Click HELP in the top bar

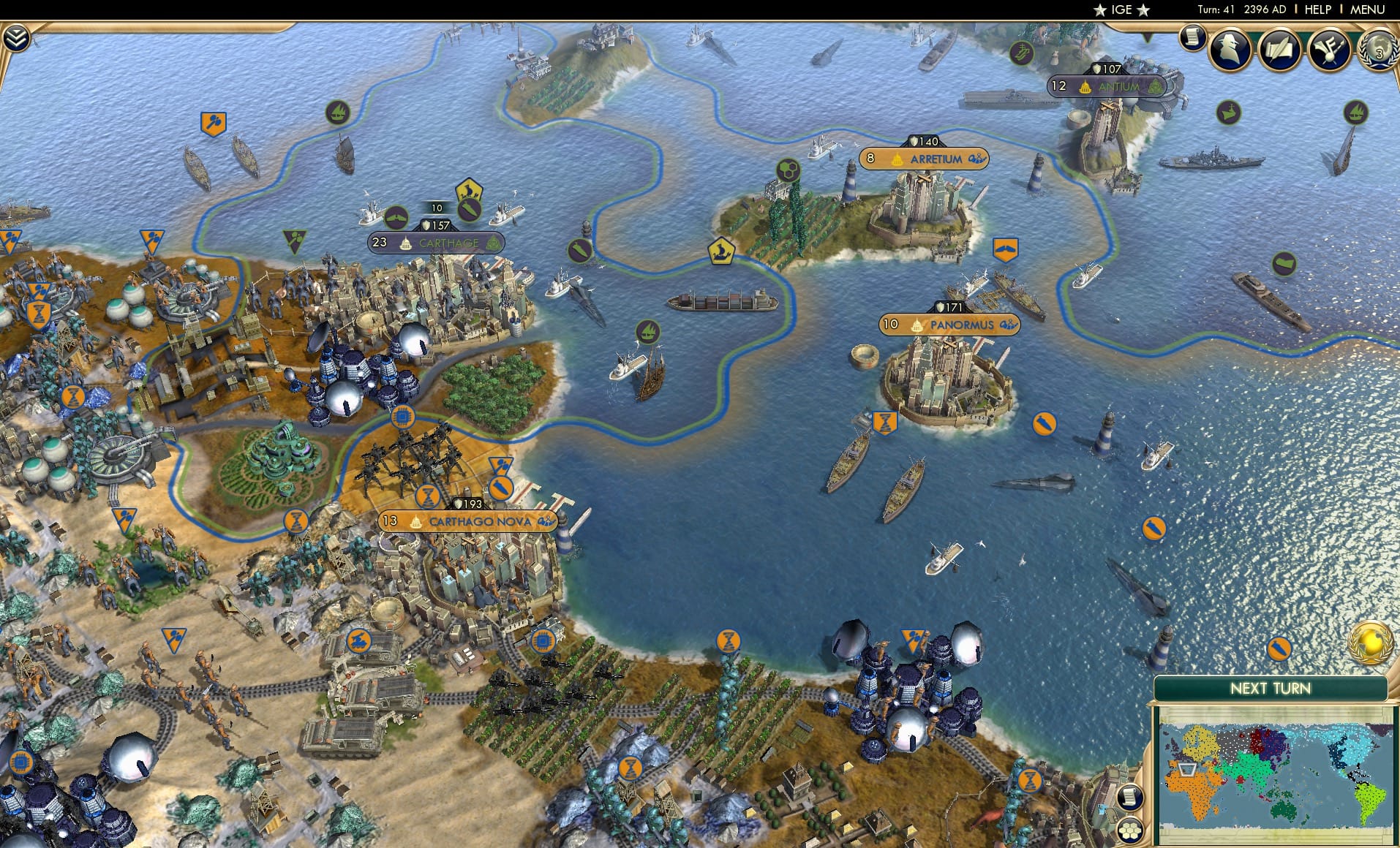pyautogui.click(x=1317, y=10)
